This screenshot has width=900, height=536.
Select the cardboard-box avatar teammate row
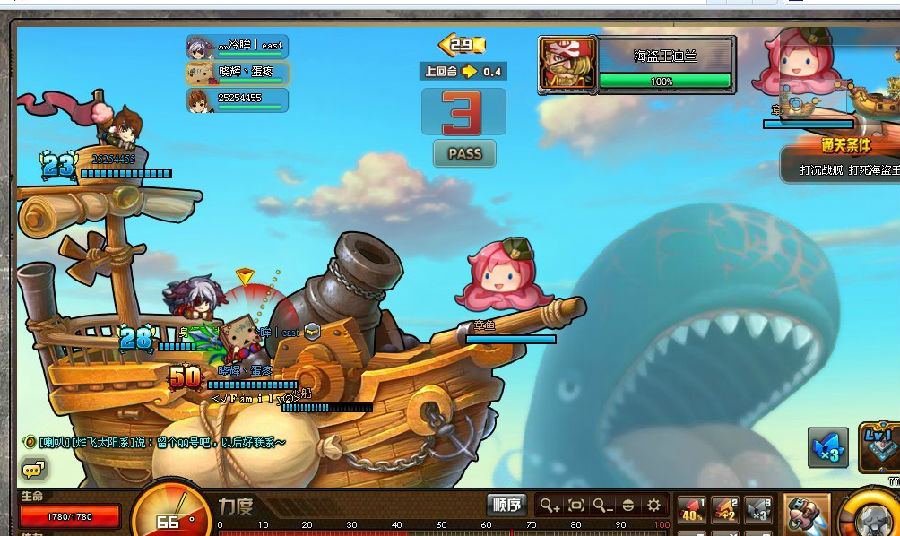tap(237, 72)
